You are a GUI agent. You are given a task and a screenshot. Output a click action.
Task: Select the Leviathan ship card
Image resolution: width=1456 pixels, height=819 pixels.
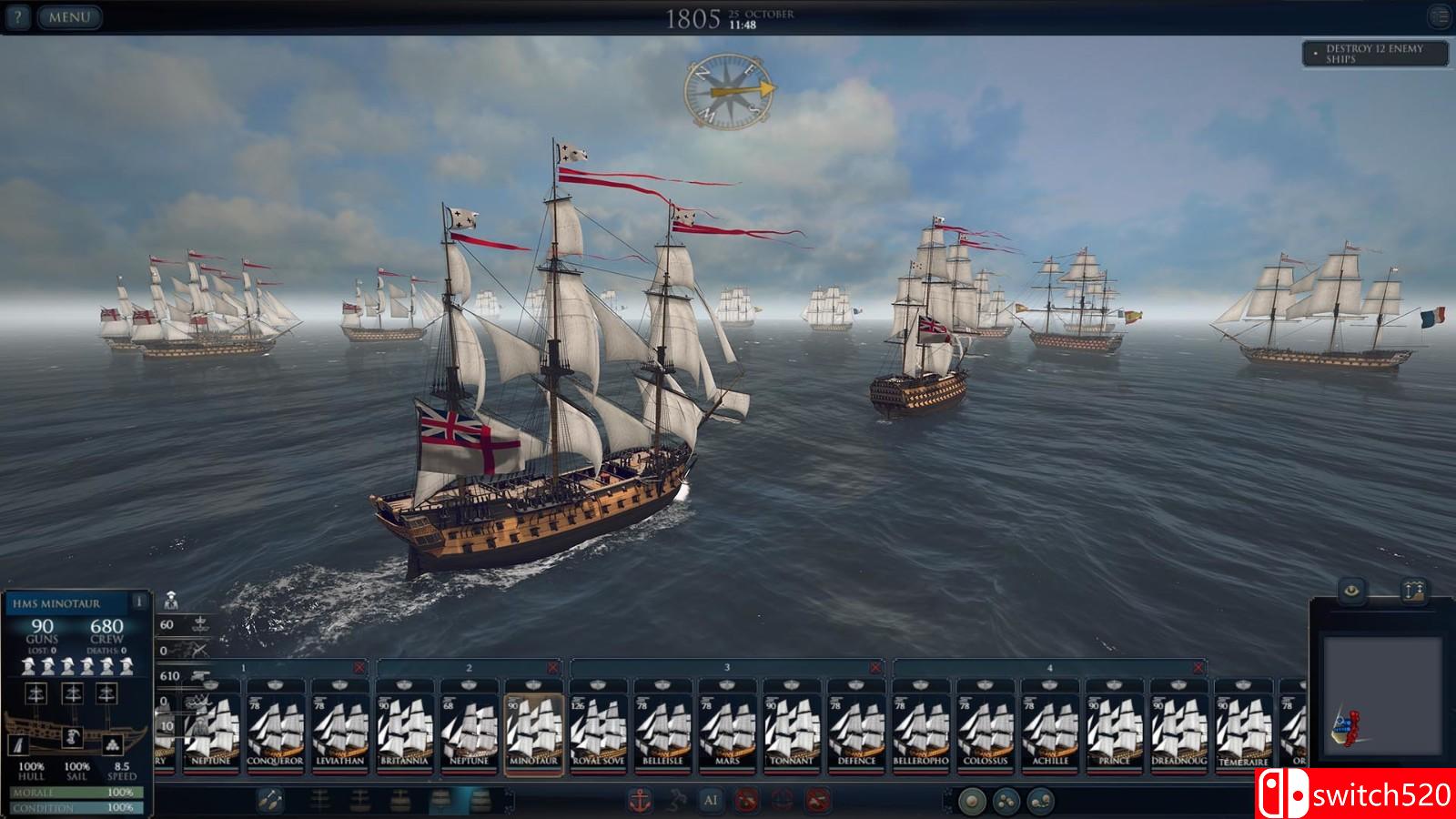point(339,728)
